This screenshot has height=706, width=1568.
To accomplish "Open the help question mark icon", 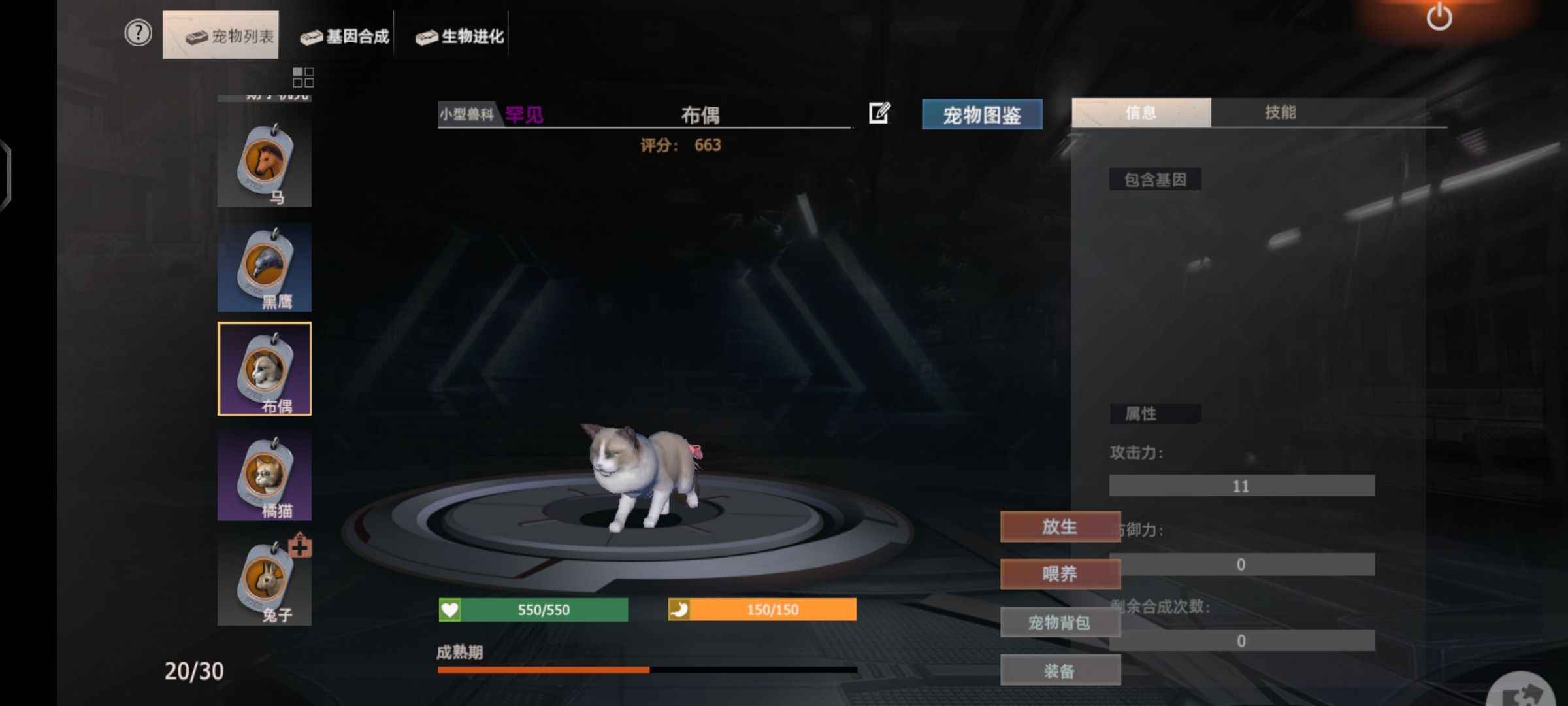I will pyautogui.click(x=138, y=33).
